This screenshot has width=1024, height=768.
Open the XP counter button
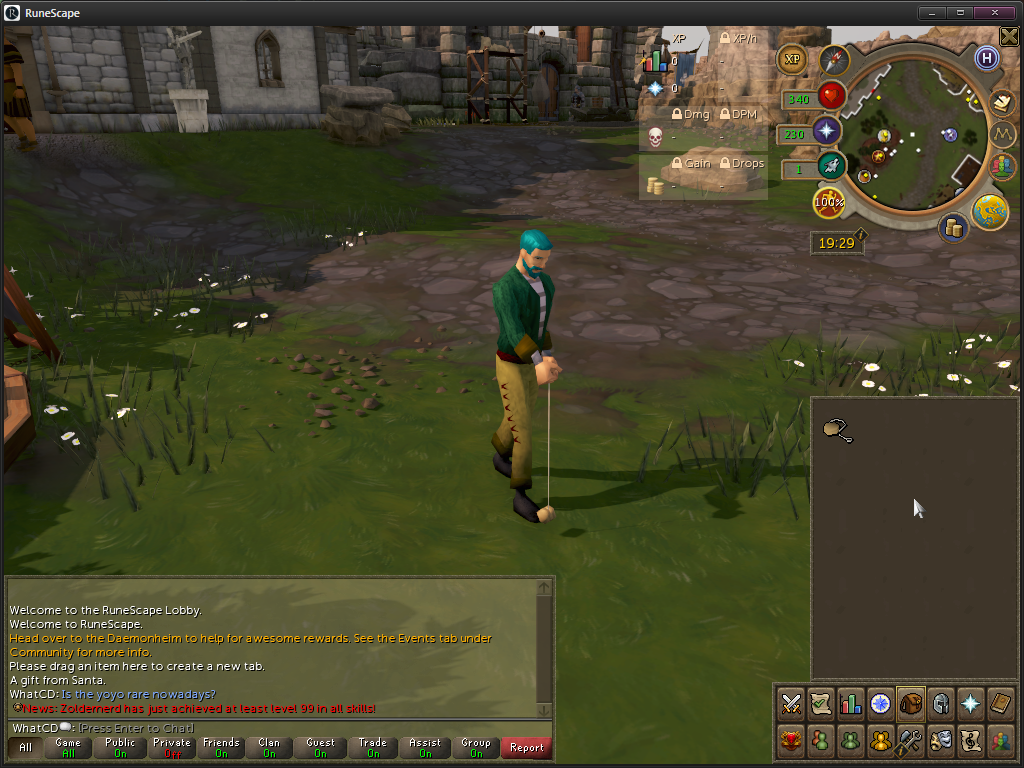(x=793, y=59)
